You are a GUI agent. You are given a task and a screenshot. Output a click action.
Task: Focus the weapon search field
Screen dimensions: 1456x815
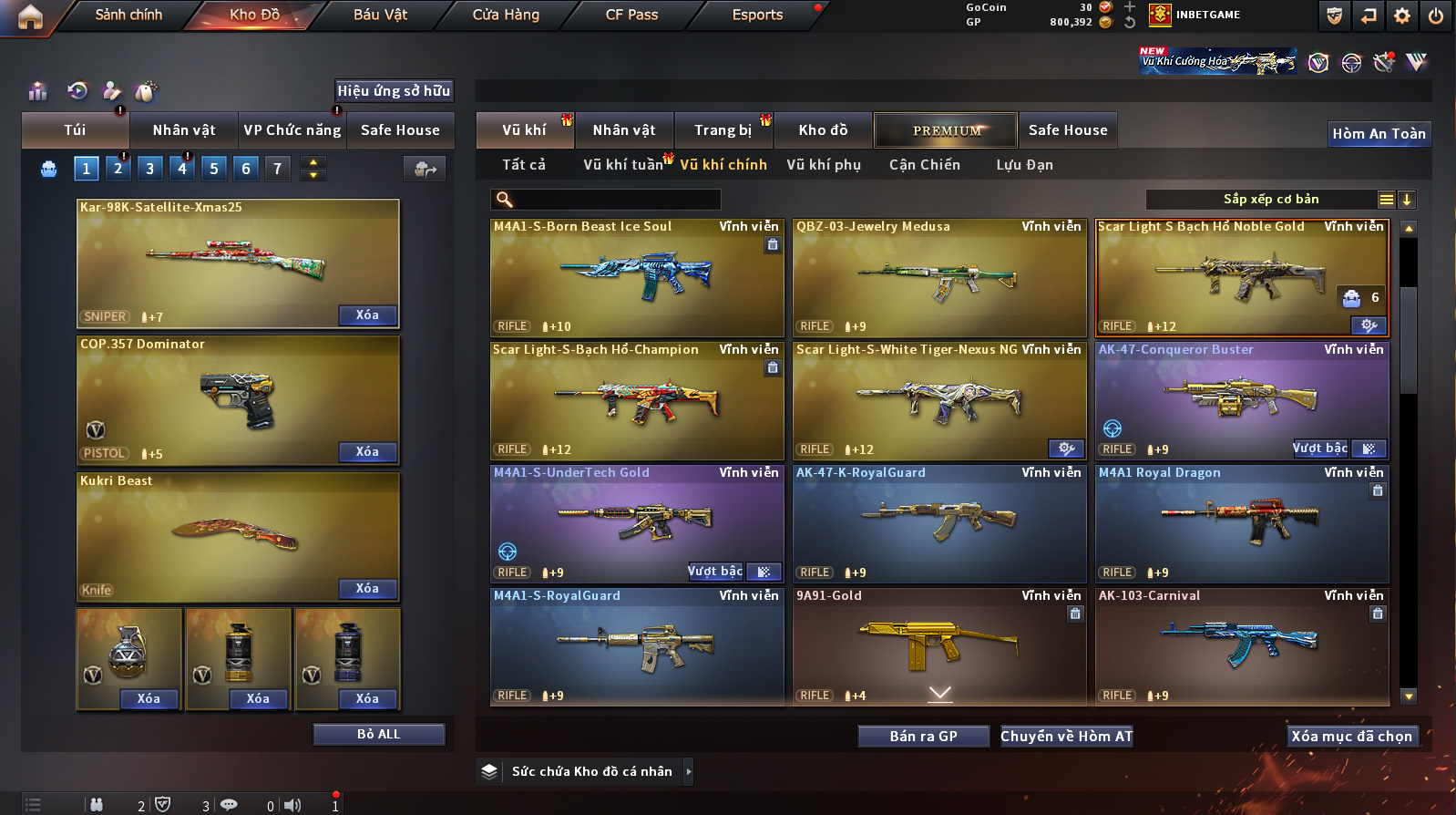pyautogui.click(x=615, y=200)
